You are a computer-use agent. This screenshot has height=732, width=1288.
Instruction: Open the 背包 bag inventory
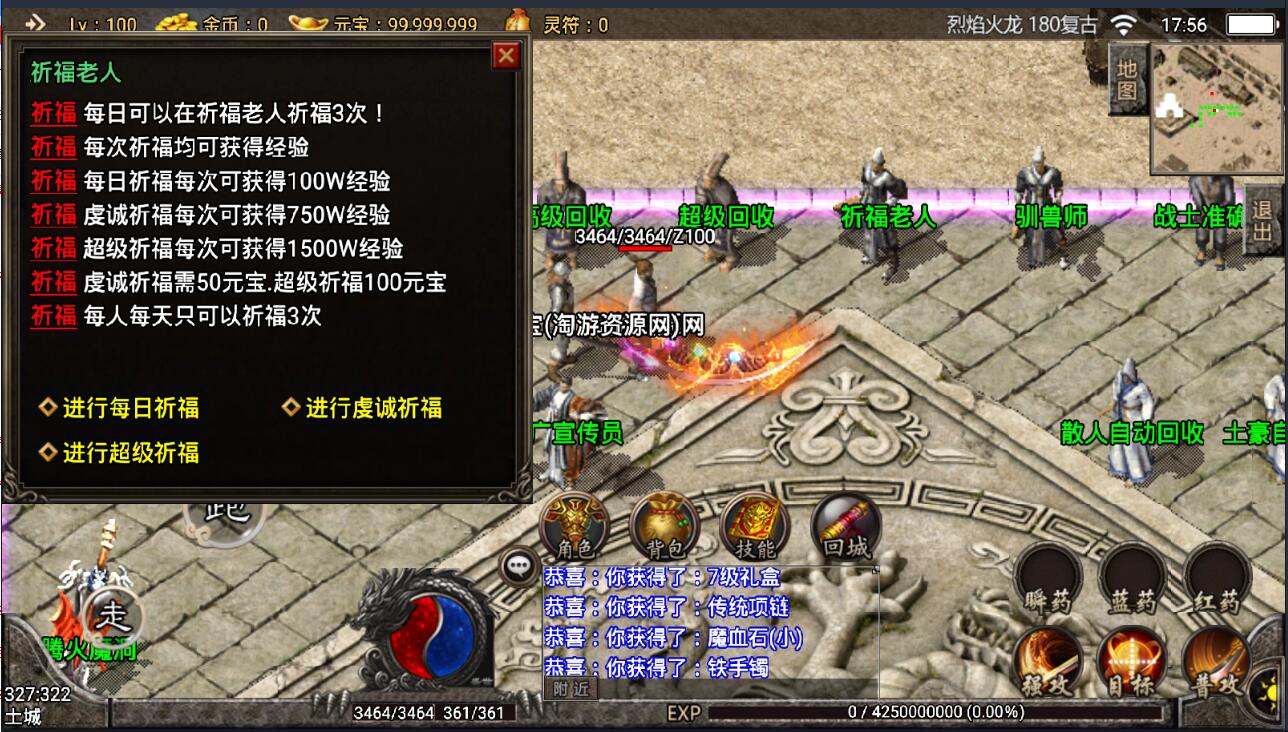(664, 526)
